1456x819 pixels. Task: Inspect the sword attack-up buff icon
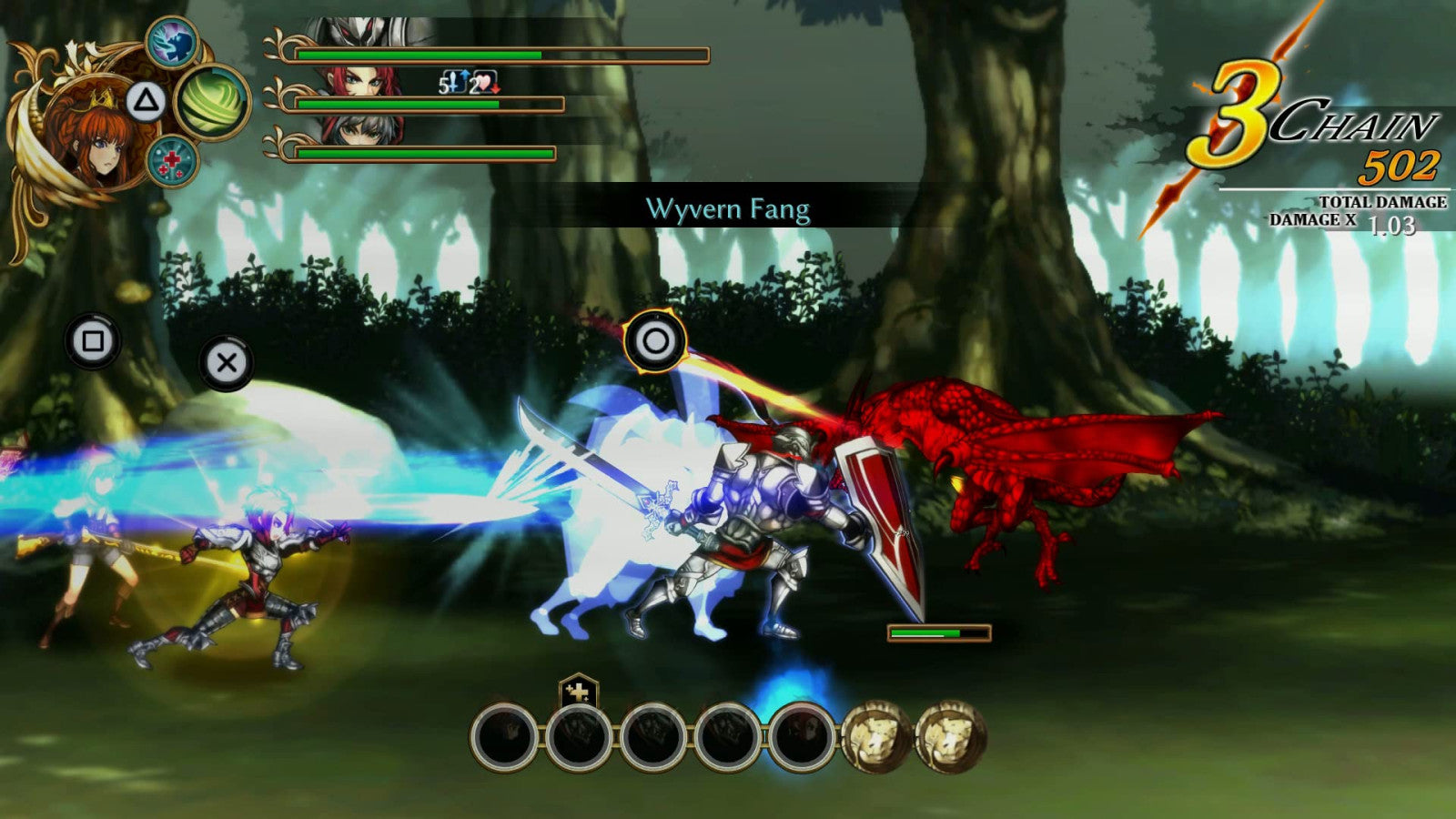coord(455,84)
